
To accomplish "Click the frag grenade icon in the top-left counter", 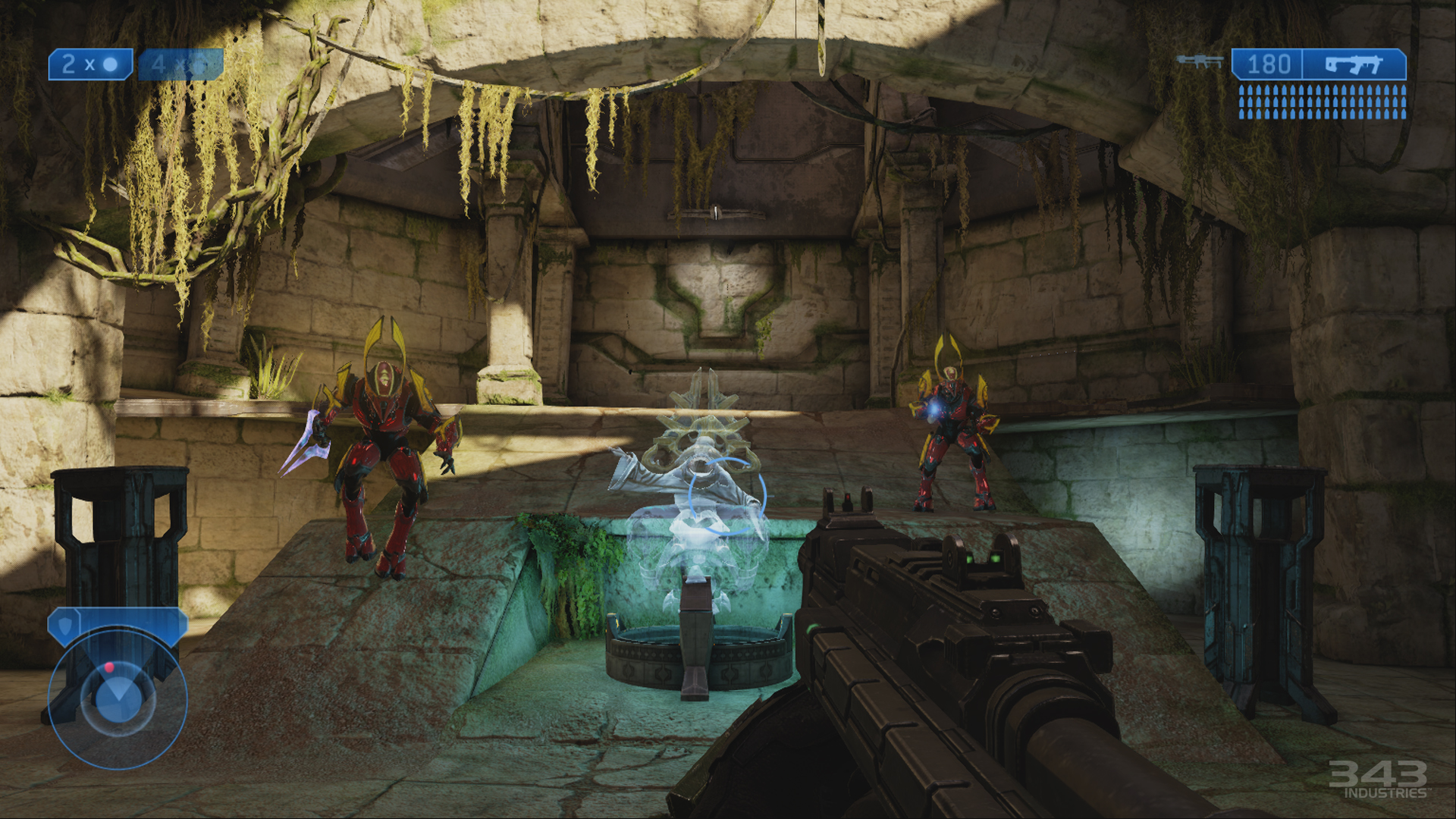I will coord(110,64).
